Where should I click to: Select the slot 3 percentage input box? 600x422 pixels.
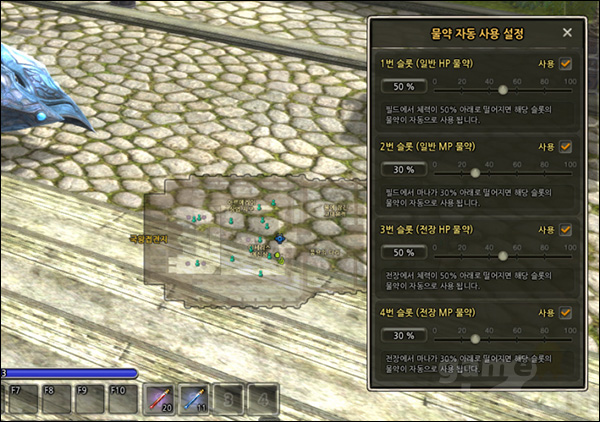[x=398, y=253]
